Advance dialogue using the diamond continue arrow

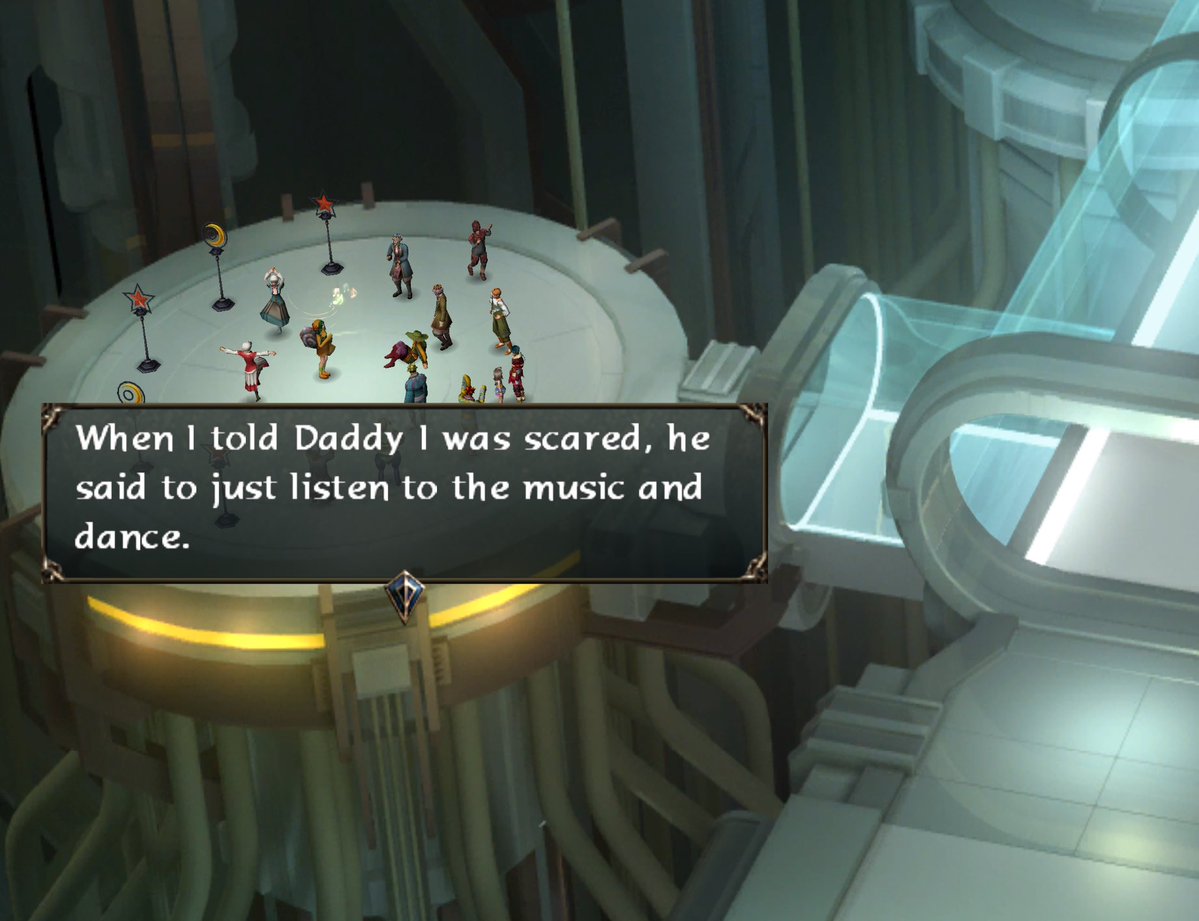tap(404, 592)
